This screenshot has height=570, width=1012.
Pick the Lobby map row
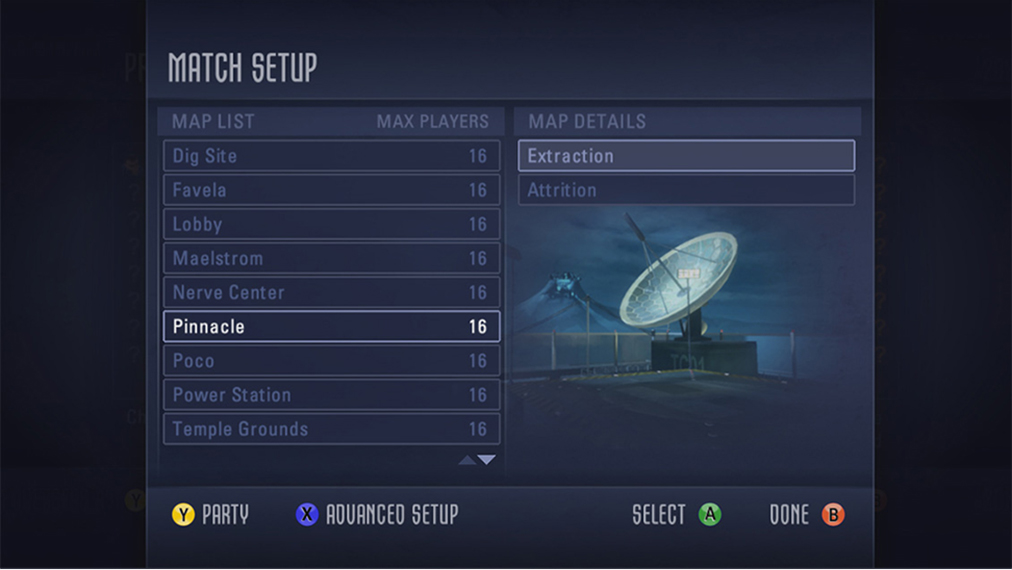coord(331,224)
